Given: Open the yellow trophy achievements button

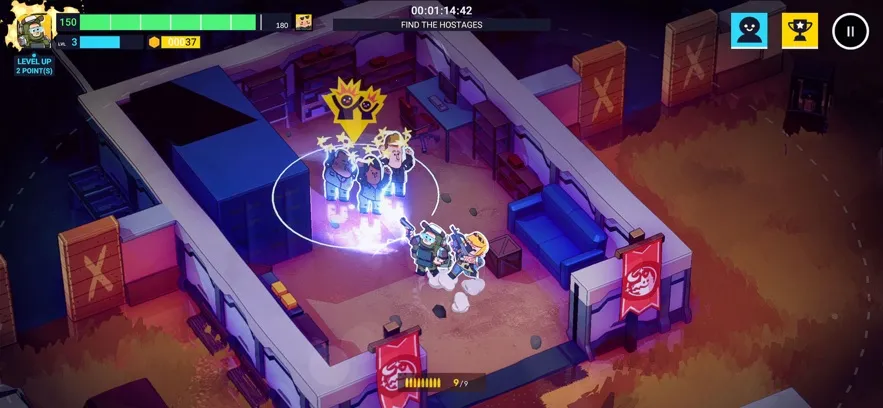Looking at the screenshot, I should click(x=799, y=31).
